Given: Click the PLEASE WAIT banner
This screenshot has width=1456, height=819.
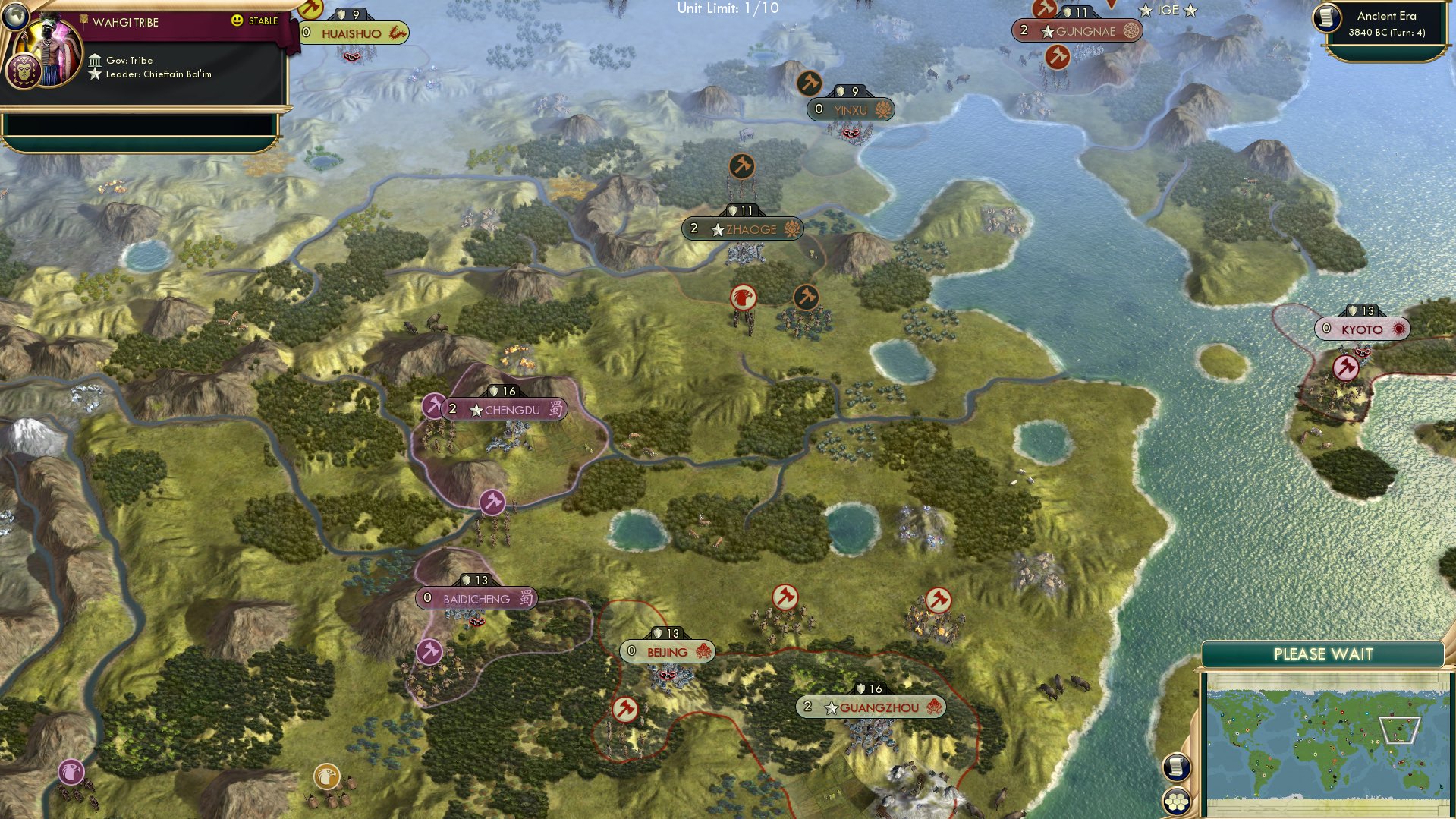Looking at the screenshot, I should [x=1324, y=653].
